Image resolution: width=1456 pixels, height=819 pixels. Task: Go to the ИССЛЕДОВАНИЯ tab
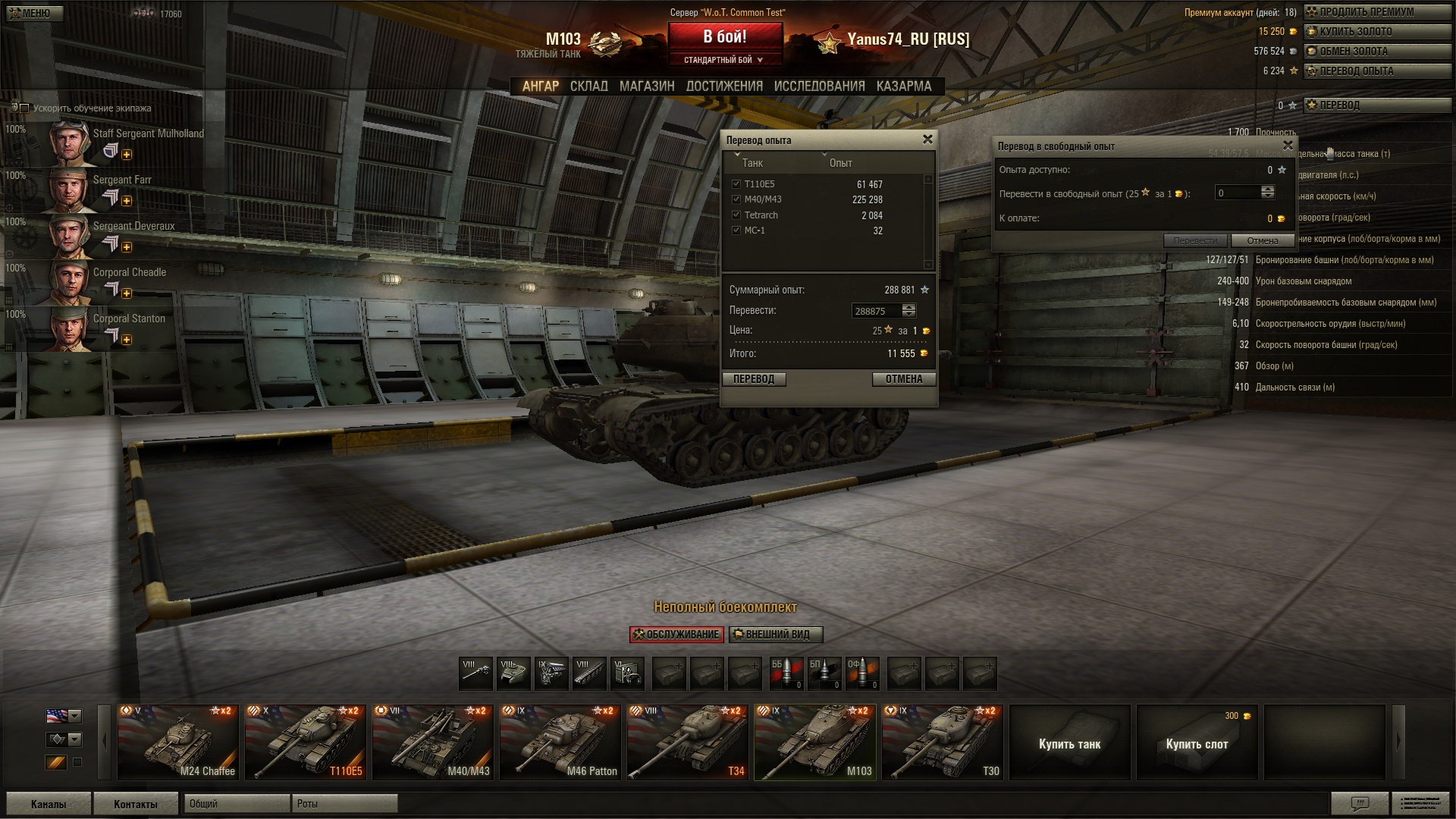click(819, 86)
